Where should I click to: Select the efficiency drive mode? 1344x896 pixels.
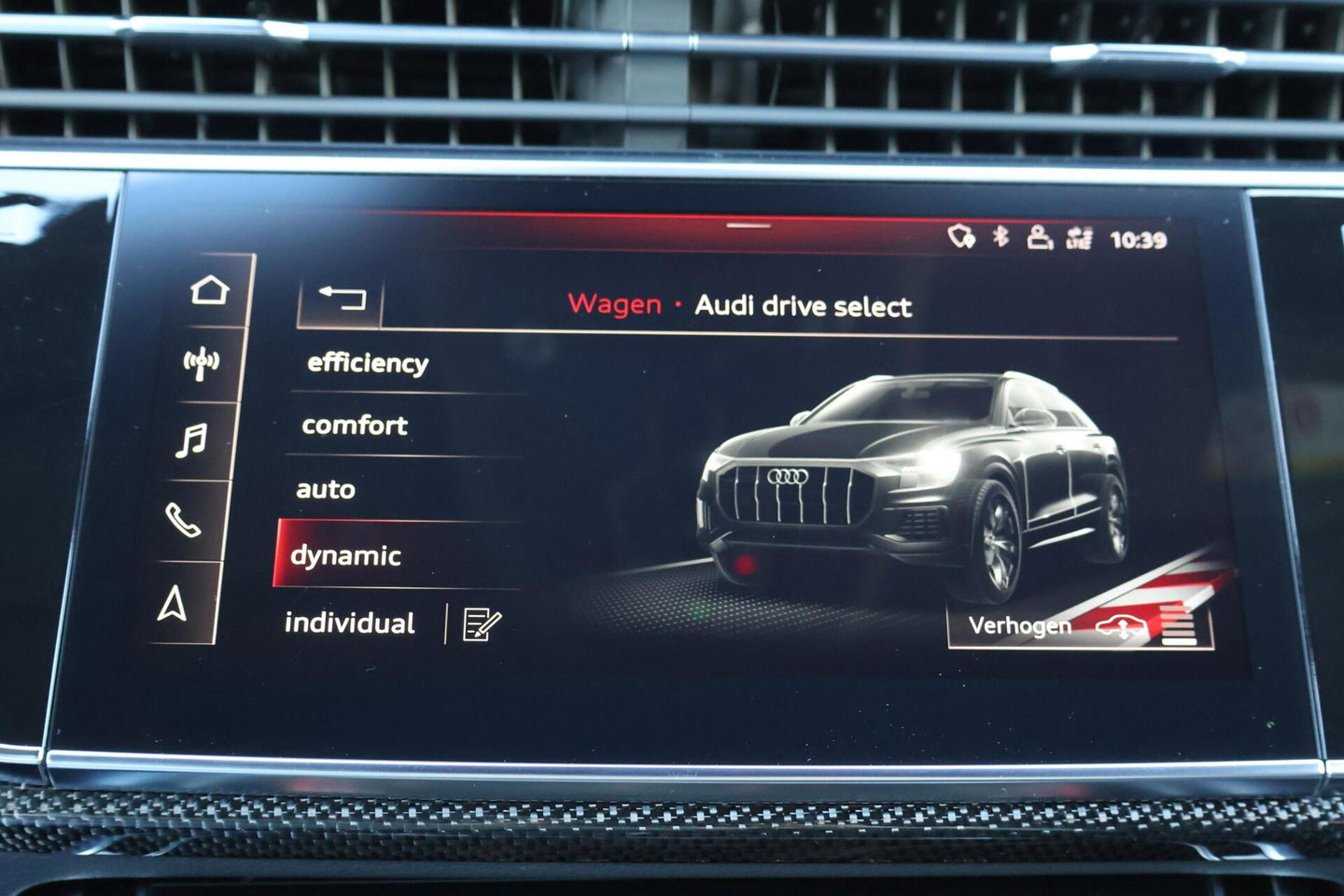(x=368, y=363)
